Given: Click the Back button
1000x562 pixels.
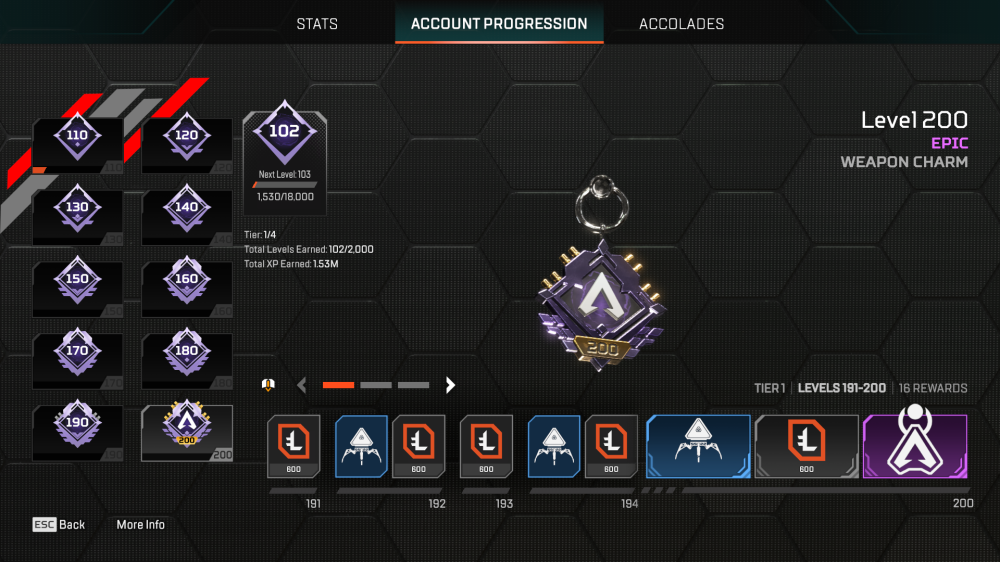Looking at the screenshot, I should (59, 525).
